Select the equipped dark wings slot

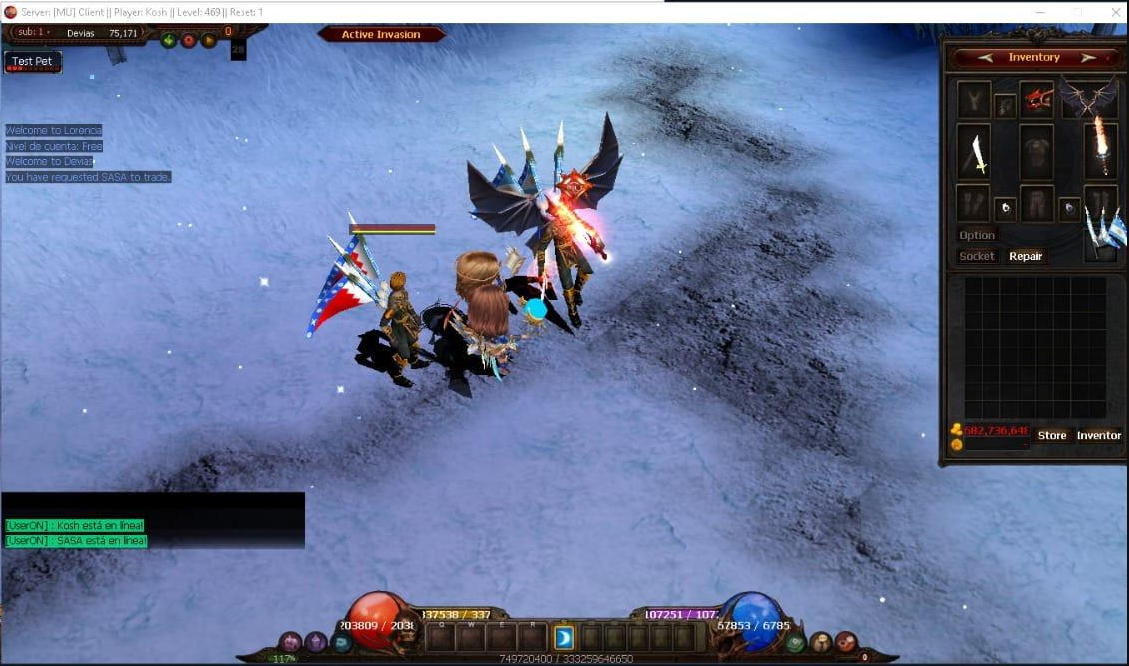[x=1090, y=98]
